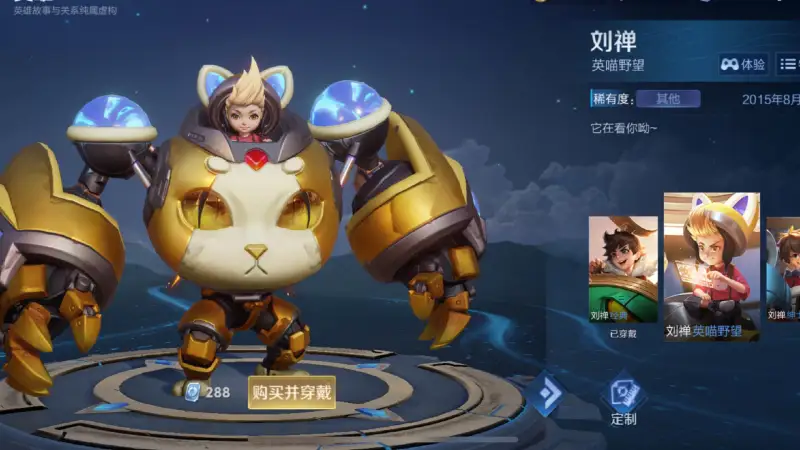Pick the partially visible third skin thumbnail
This screenshot has height=450, width=800.
pyautogui.click(x=783, y=272)
